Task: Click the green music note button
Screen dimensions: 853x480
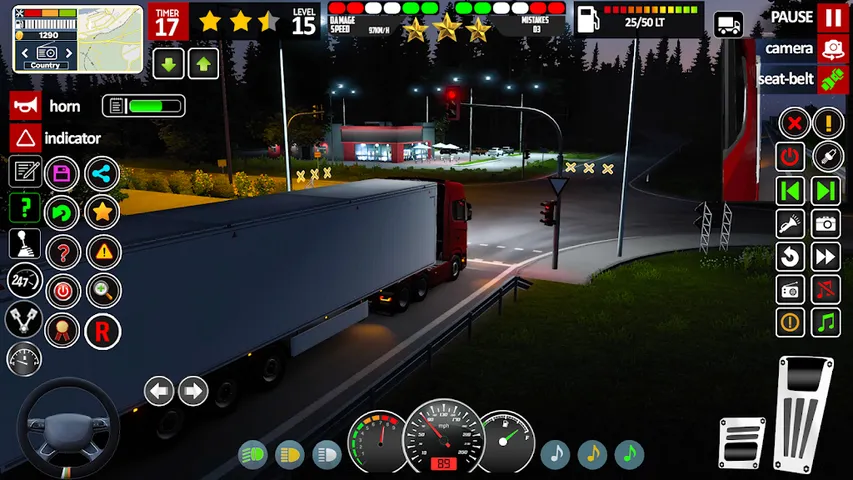Action: click(826, 323)
